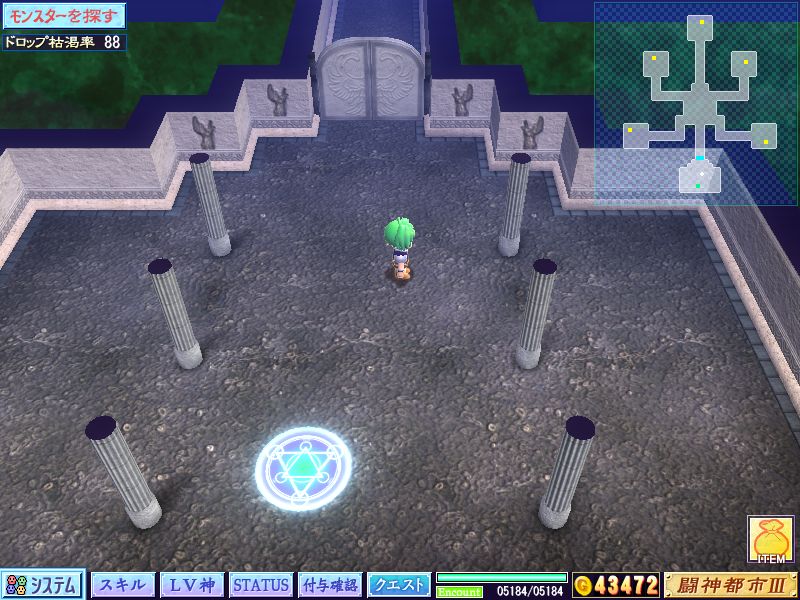Click the dungeon minimap
Image resolution: width=800 pixels, height=600 pixels.
[x=696, y=102]
